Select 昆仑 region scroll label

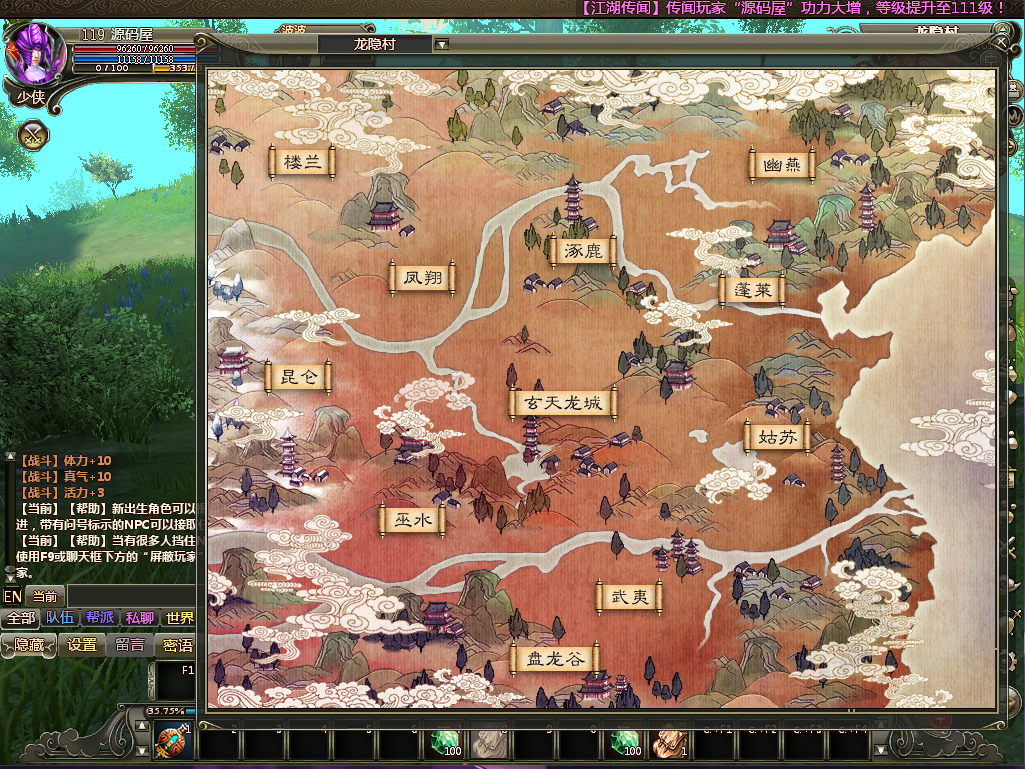[298, 377]
